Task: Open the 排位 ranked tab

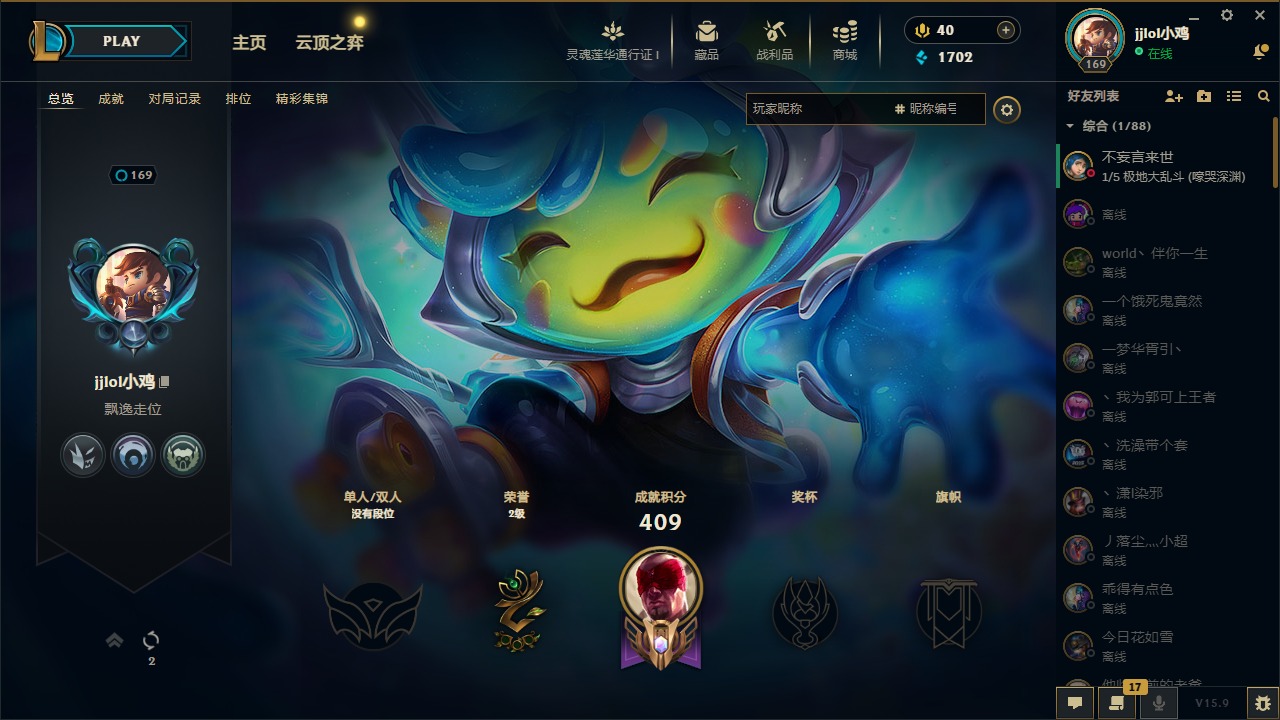Action: click(238, 99)
